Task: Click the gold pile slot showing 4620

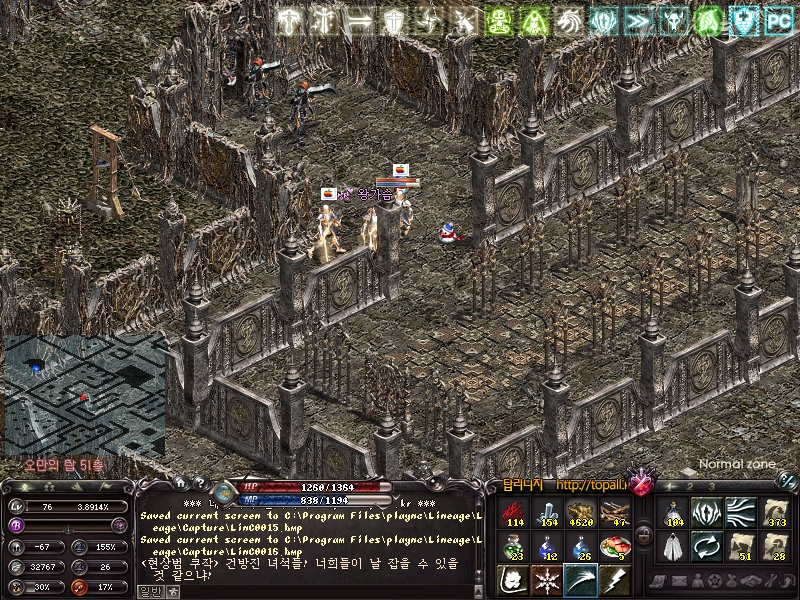Action: (x=581, y=513)
